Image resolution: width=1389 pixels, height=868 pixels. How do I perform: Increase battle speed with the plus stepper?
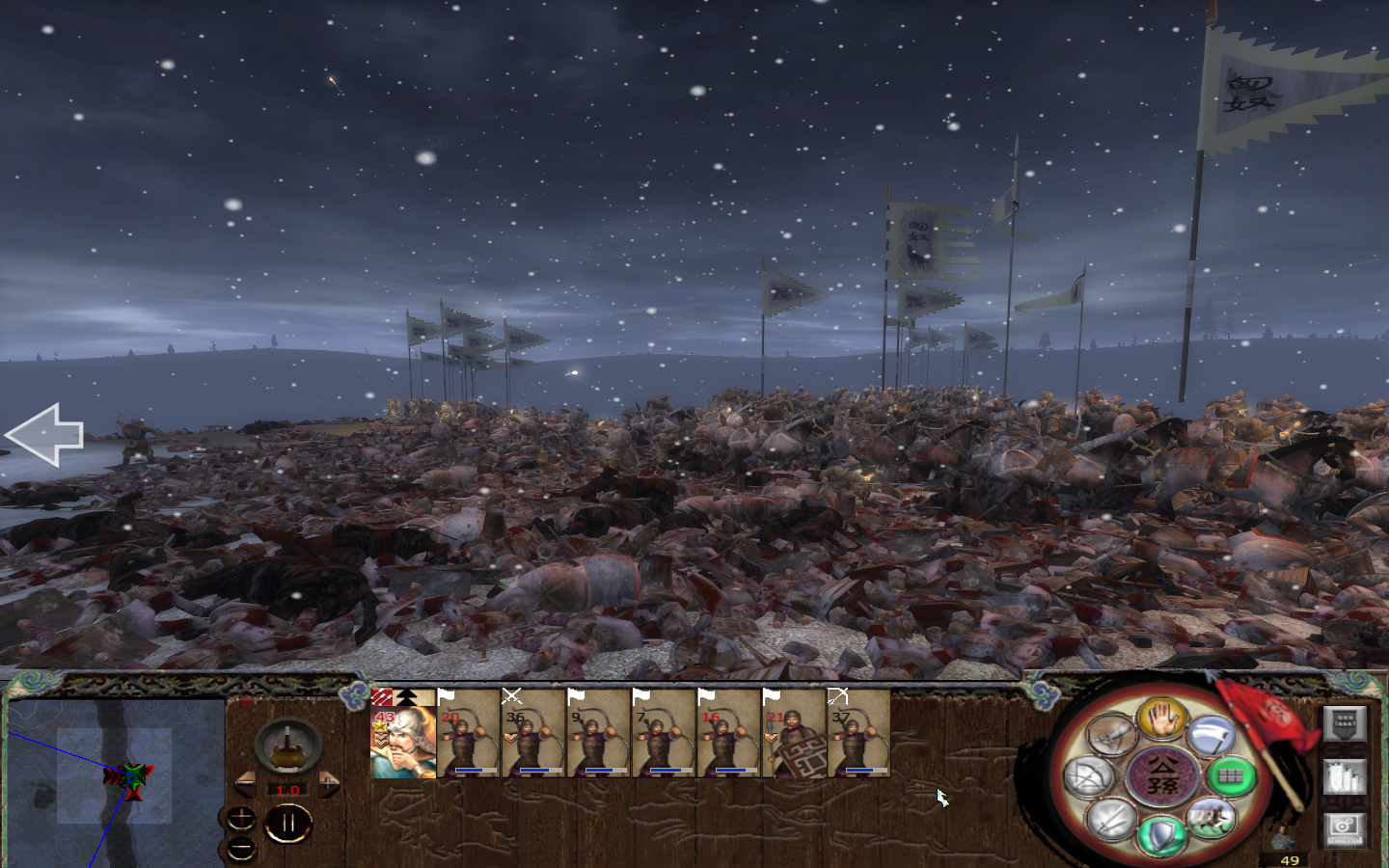pyautogui.click(x=328, y=783)
